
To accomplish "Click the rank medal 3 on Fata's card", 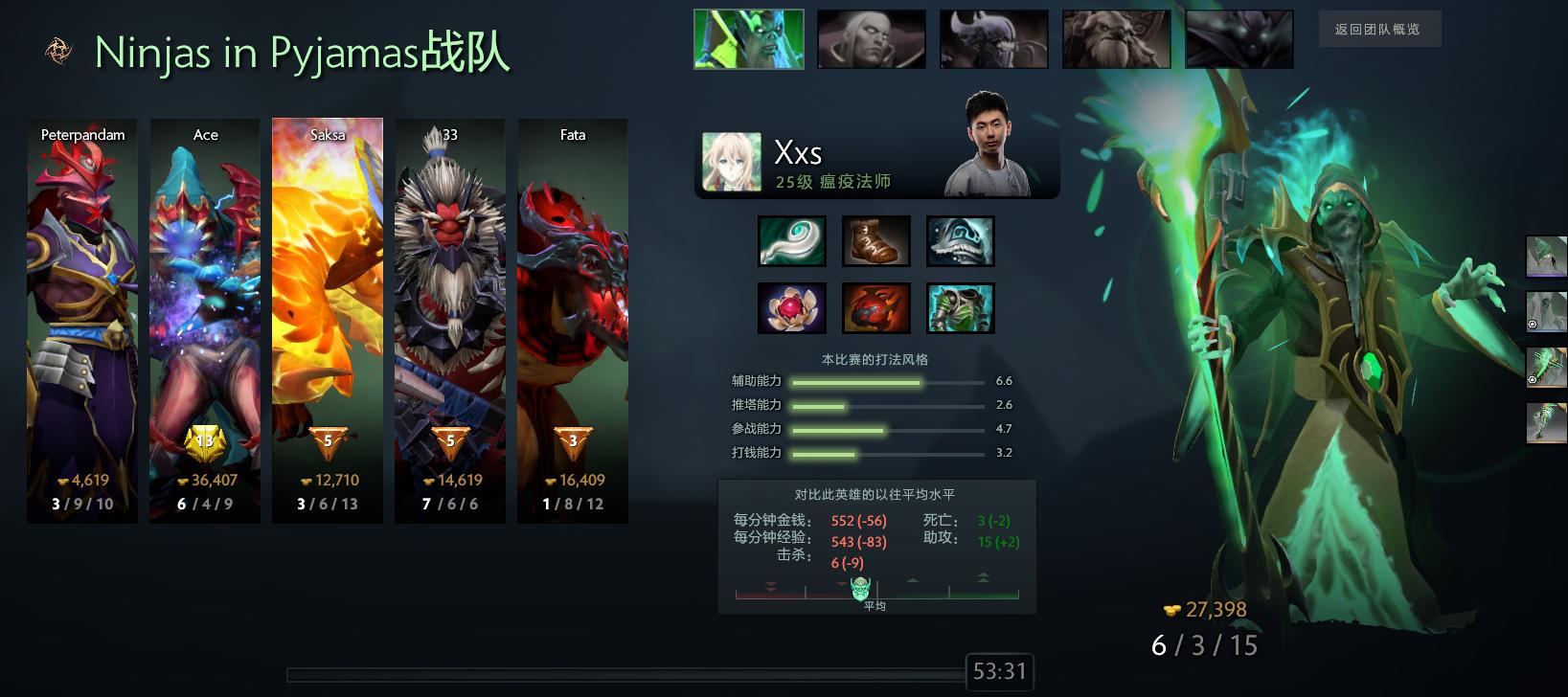I will (572, 439).
